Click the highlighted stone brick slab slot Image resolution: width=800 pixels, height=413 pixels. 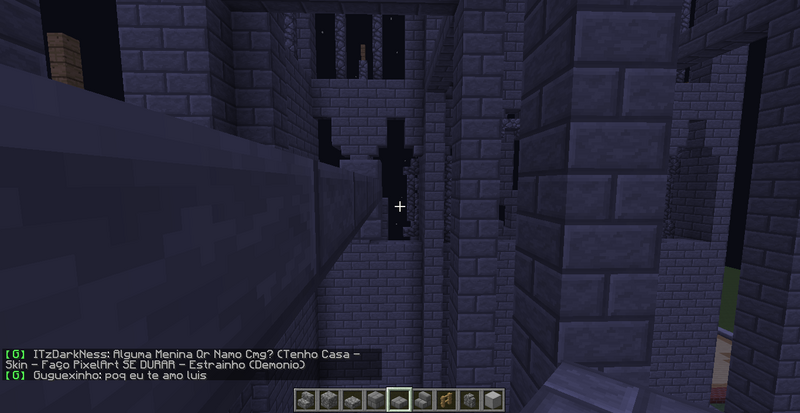400,400
